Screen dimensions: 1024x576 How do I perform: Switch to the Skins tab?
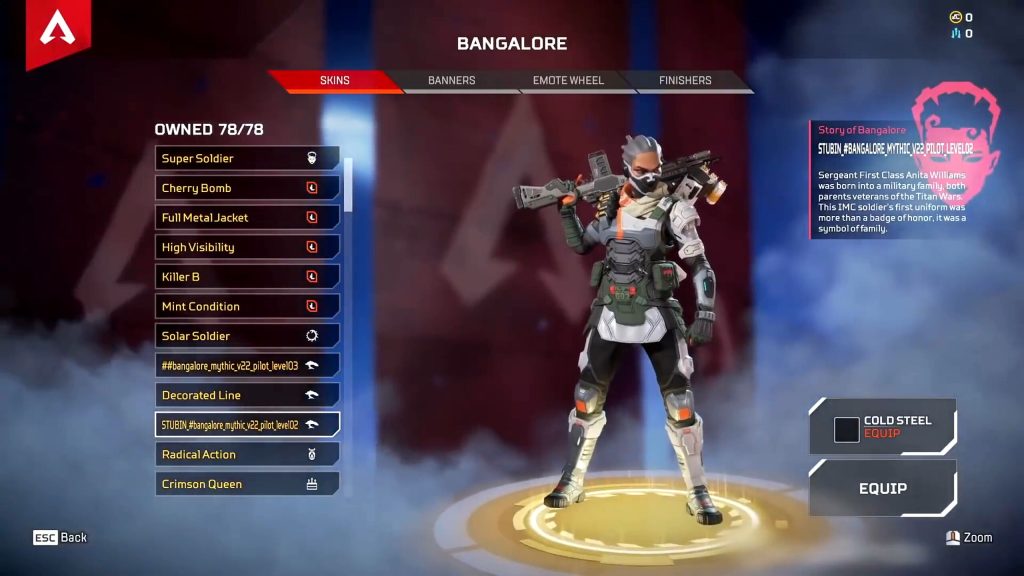pyautogui.click(x=334, y=81)
